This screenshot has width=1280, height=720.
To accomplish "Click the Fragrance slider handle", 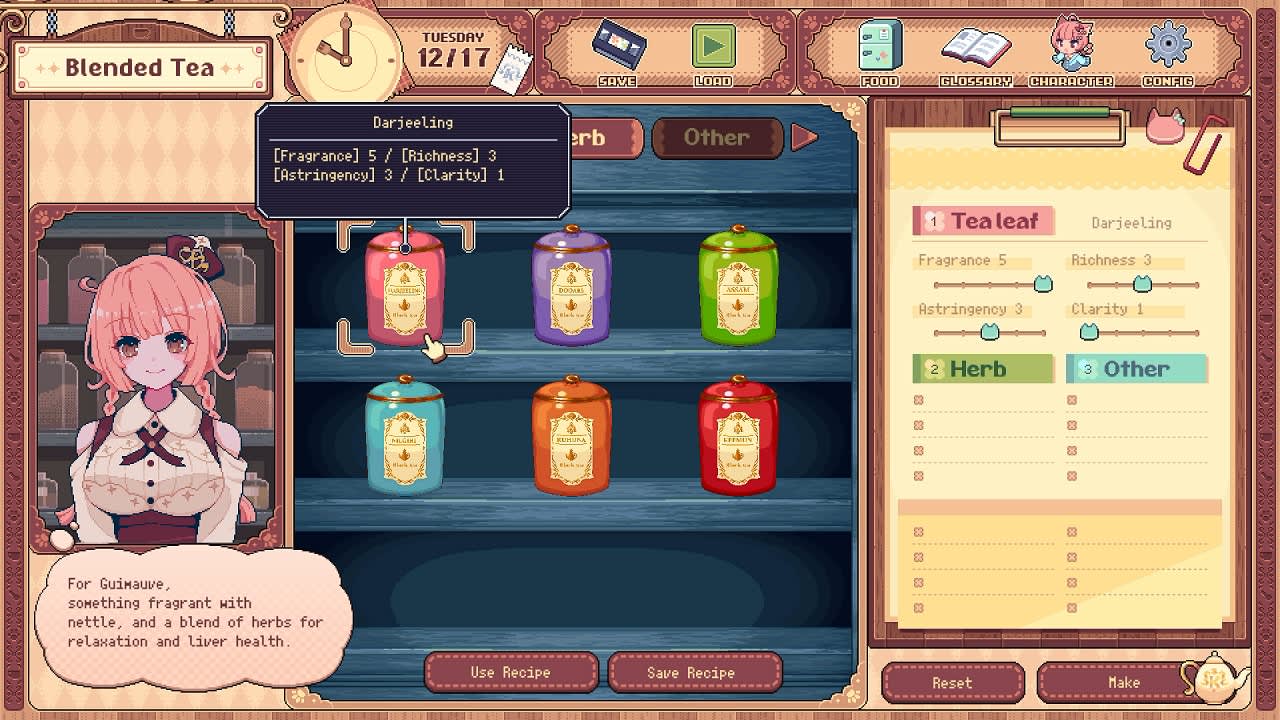I will click(1042, 284).
